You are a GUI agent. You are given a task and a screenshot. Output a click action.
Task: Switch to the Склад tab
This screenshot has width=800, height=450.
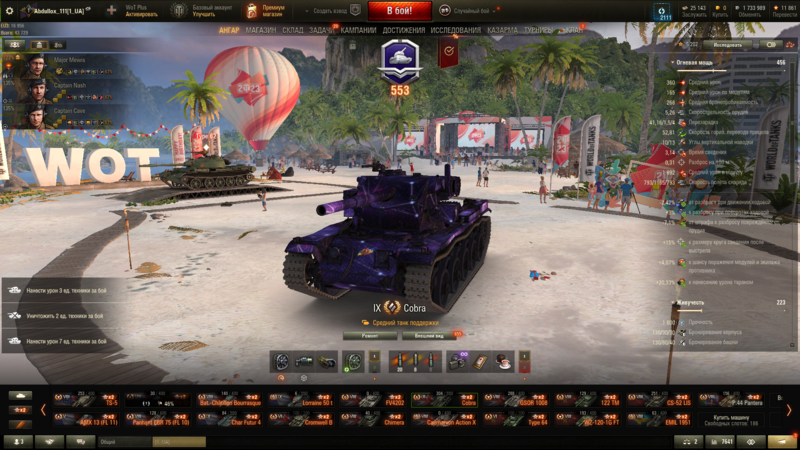point(293,30)
